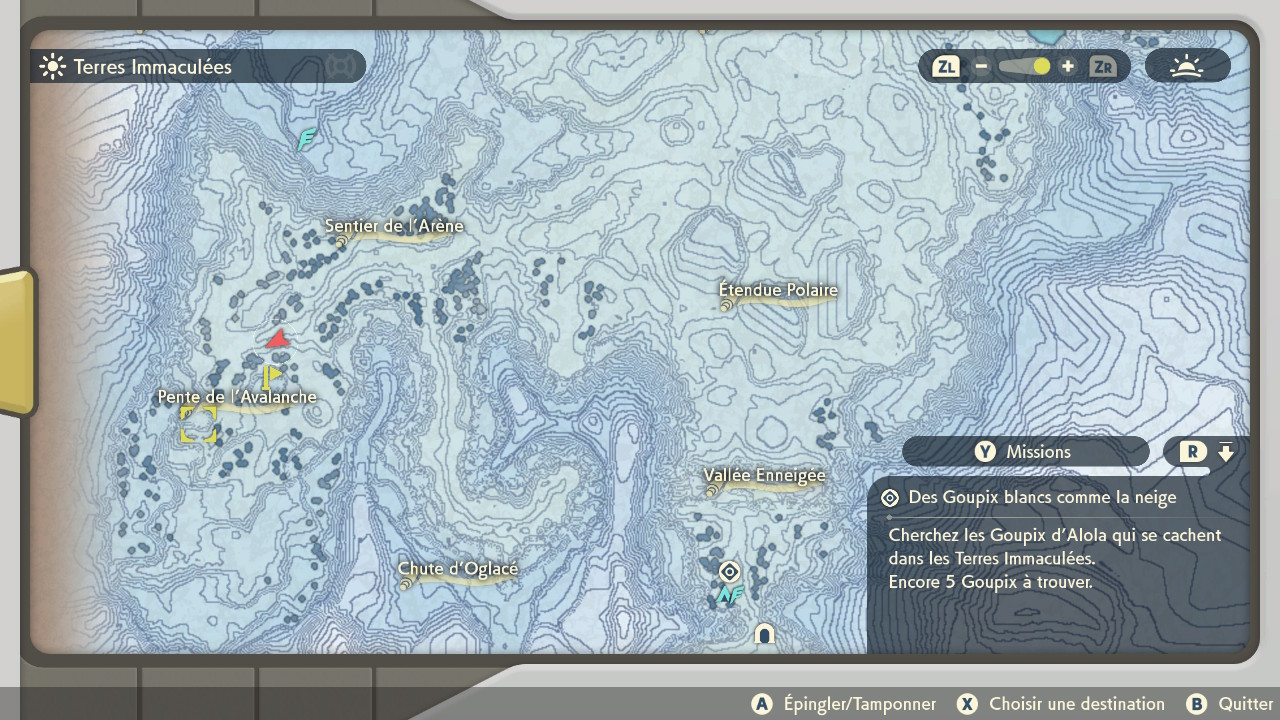Zoom in with the plus button
Image resolution: width=1280 pixels, height=720 pixels.
(x=1068, y=67)
